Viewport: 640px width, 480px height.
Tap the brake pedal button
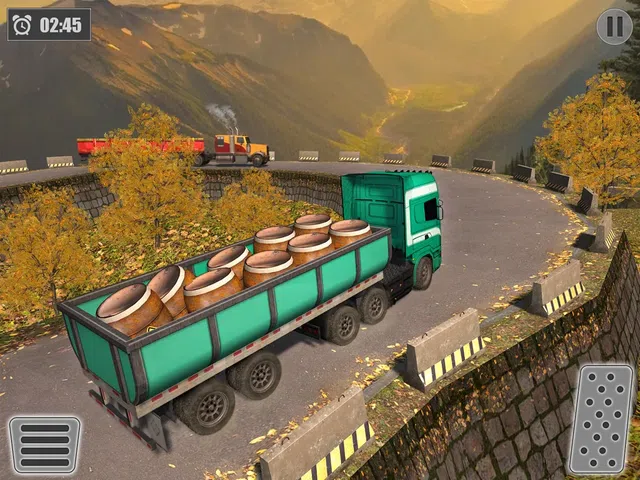coord(45,444)
